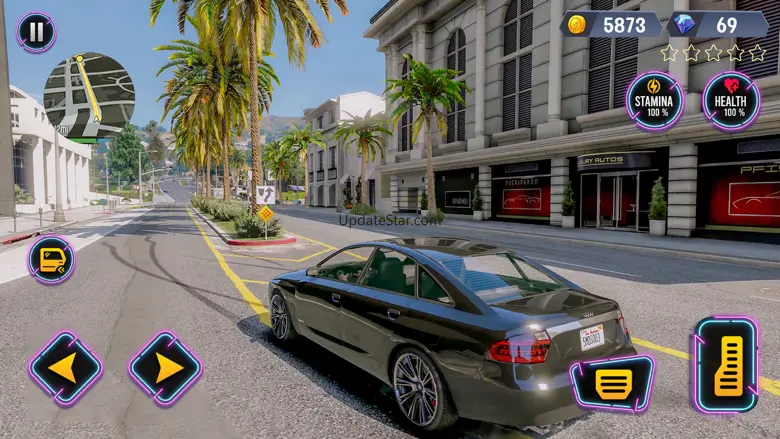Tap the Health 100% badge
Viewport: 780px width, 439px height.
731,101
